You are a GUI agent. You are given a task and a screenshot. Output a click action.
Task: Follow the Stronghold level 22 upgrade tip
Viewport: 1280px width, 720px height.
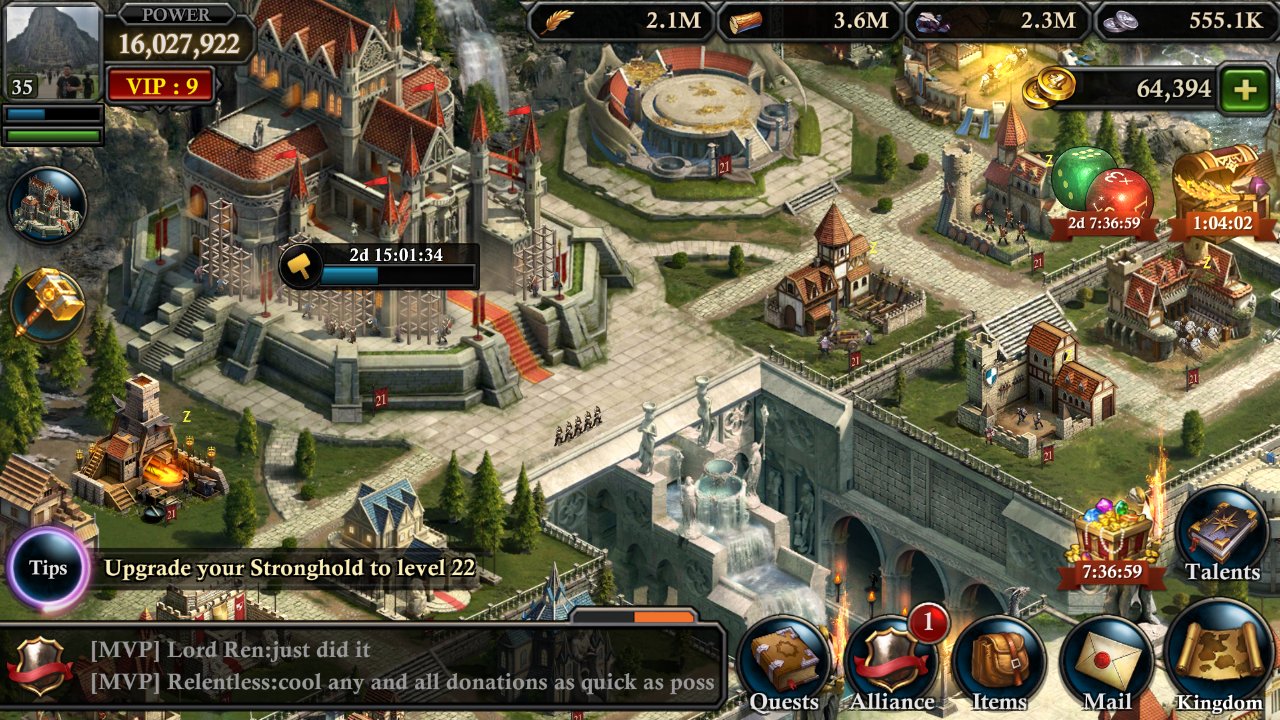pyautogui.click(x=289, y=569)
